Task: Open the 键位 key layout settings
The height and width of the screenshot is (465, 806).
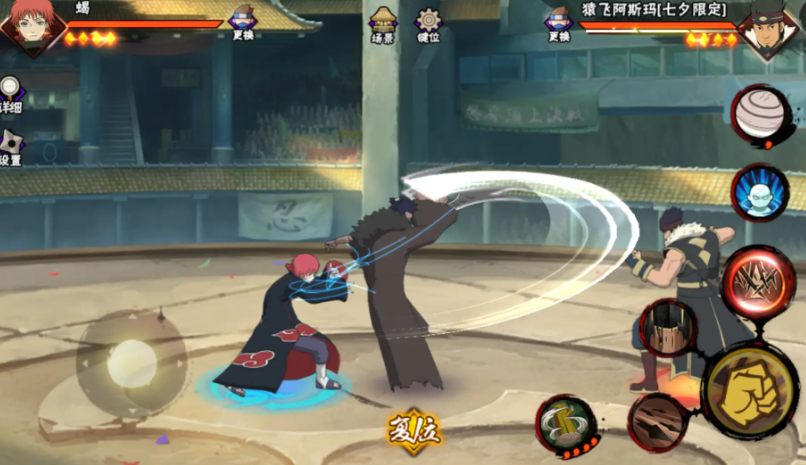Action: pyautogui.click(x=429, y=25)
